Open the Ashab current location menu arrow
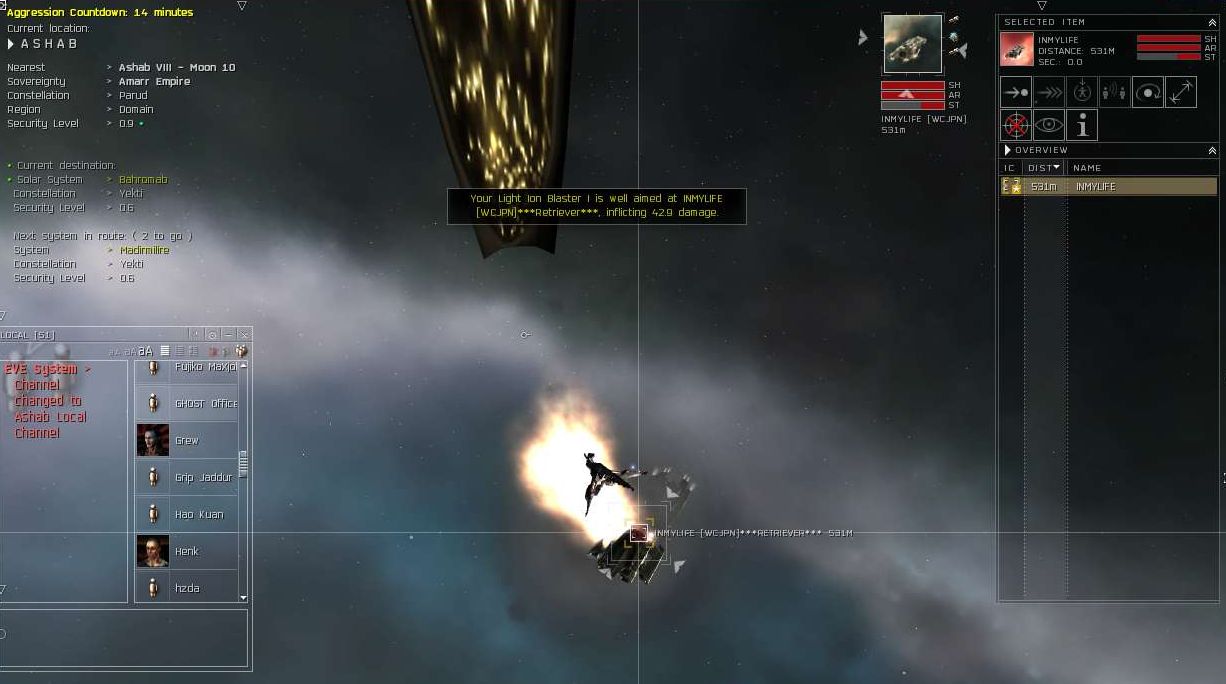This screenshot has height=684, width=1226. pos(11,44)
